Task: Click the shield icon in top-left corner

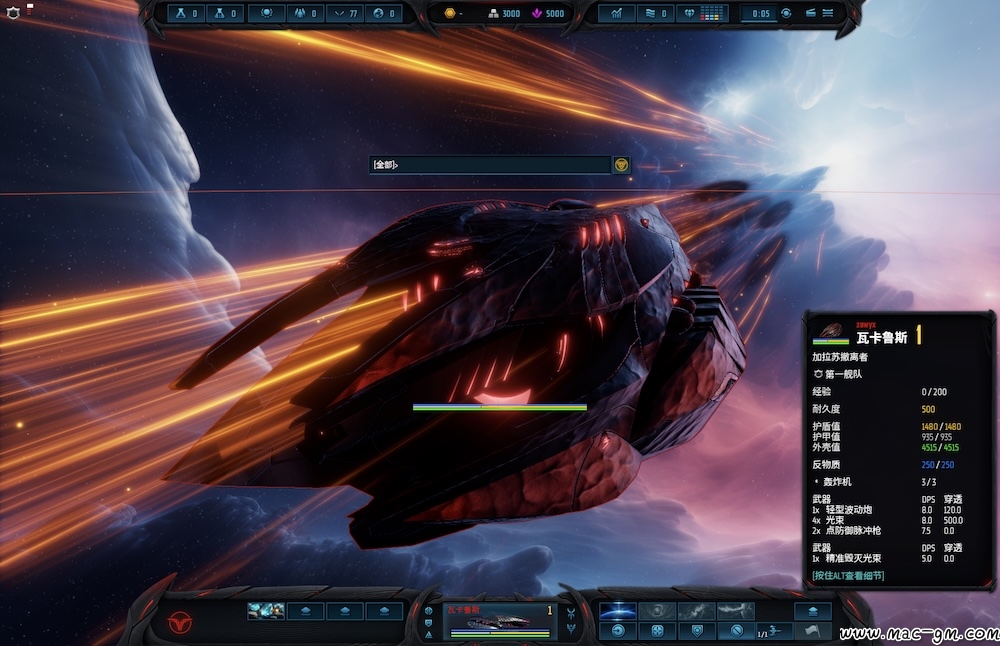Action: (12, 14)
